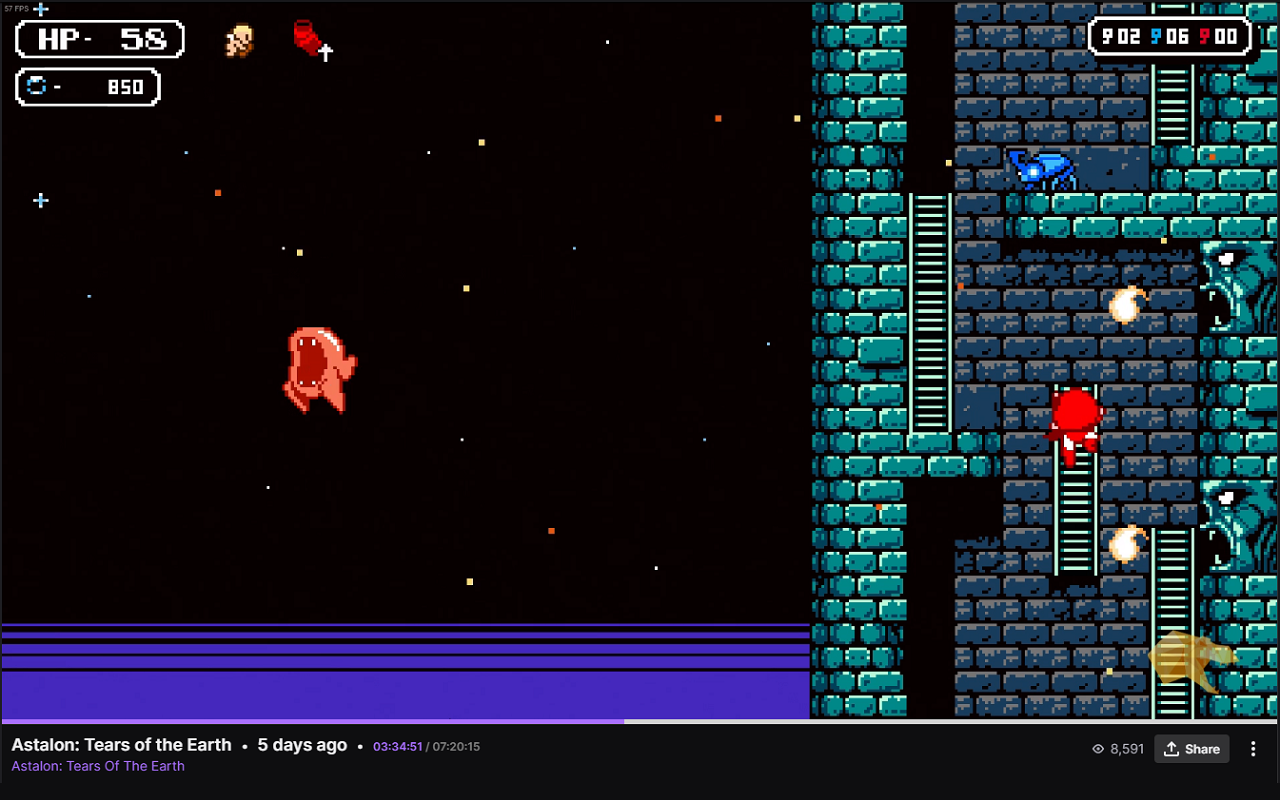Click the red item icon in HUD

[x=308, y=39]
